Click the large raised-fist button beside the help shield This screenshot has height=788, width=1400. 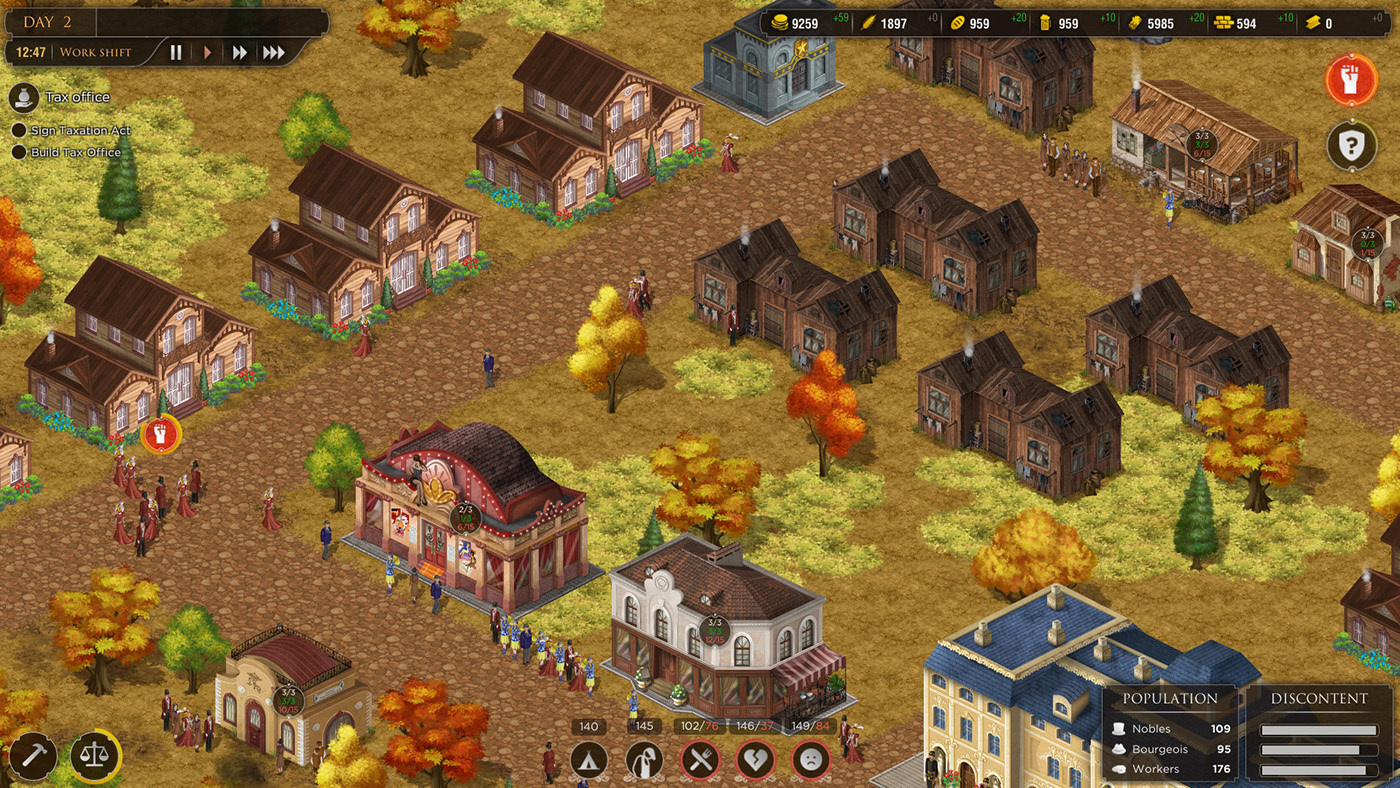[1351, 81]
